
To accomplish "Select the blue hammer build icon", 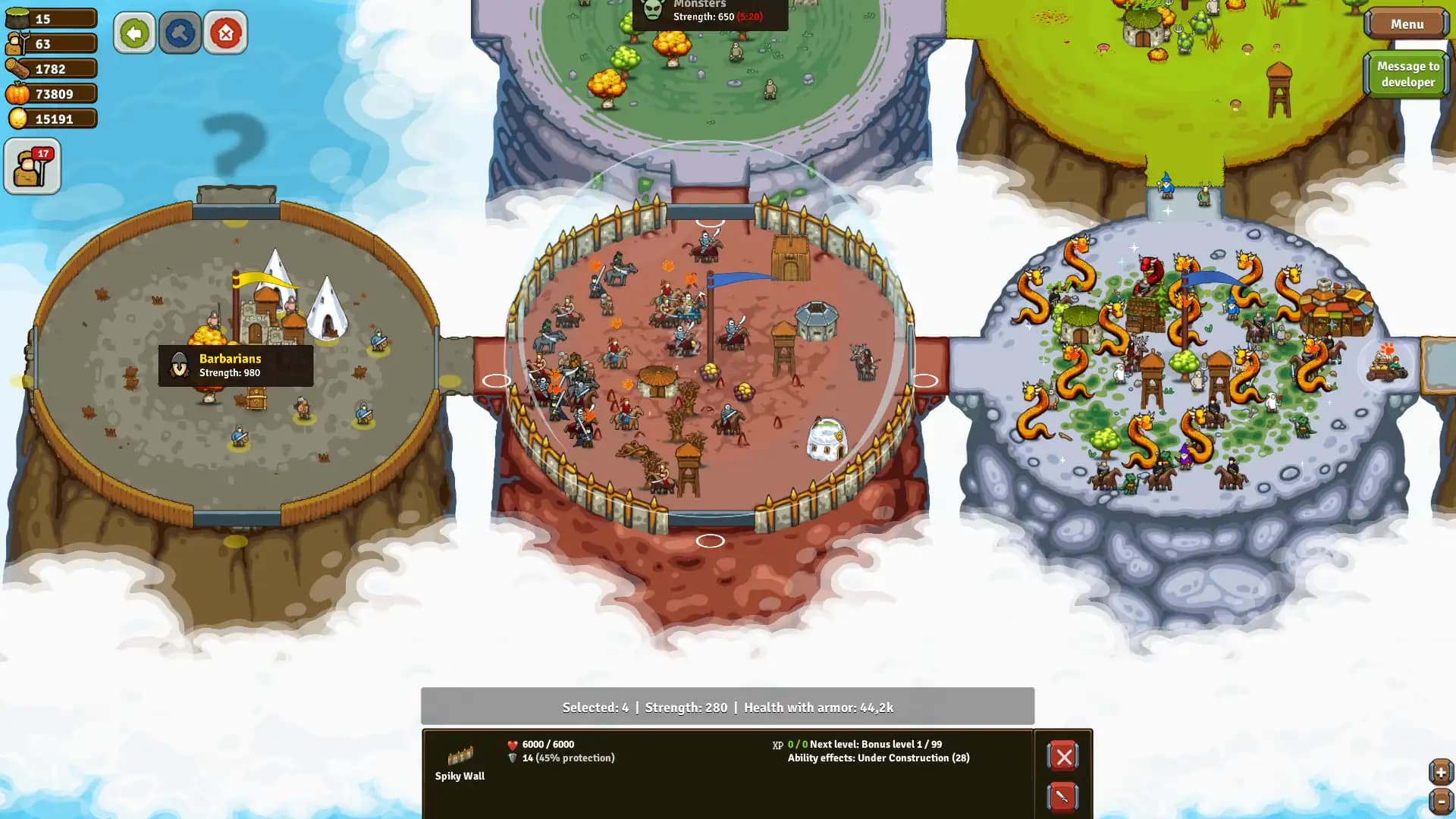I will [x=180, y=33].
